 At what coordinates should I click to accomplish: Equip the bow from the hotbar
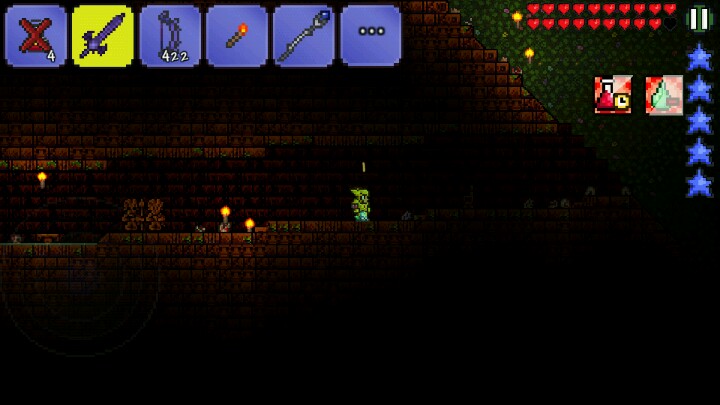pos(170,36)
